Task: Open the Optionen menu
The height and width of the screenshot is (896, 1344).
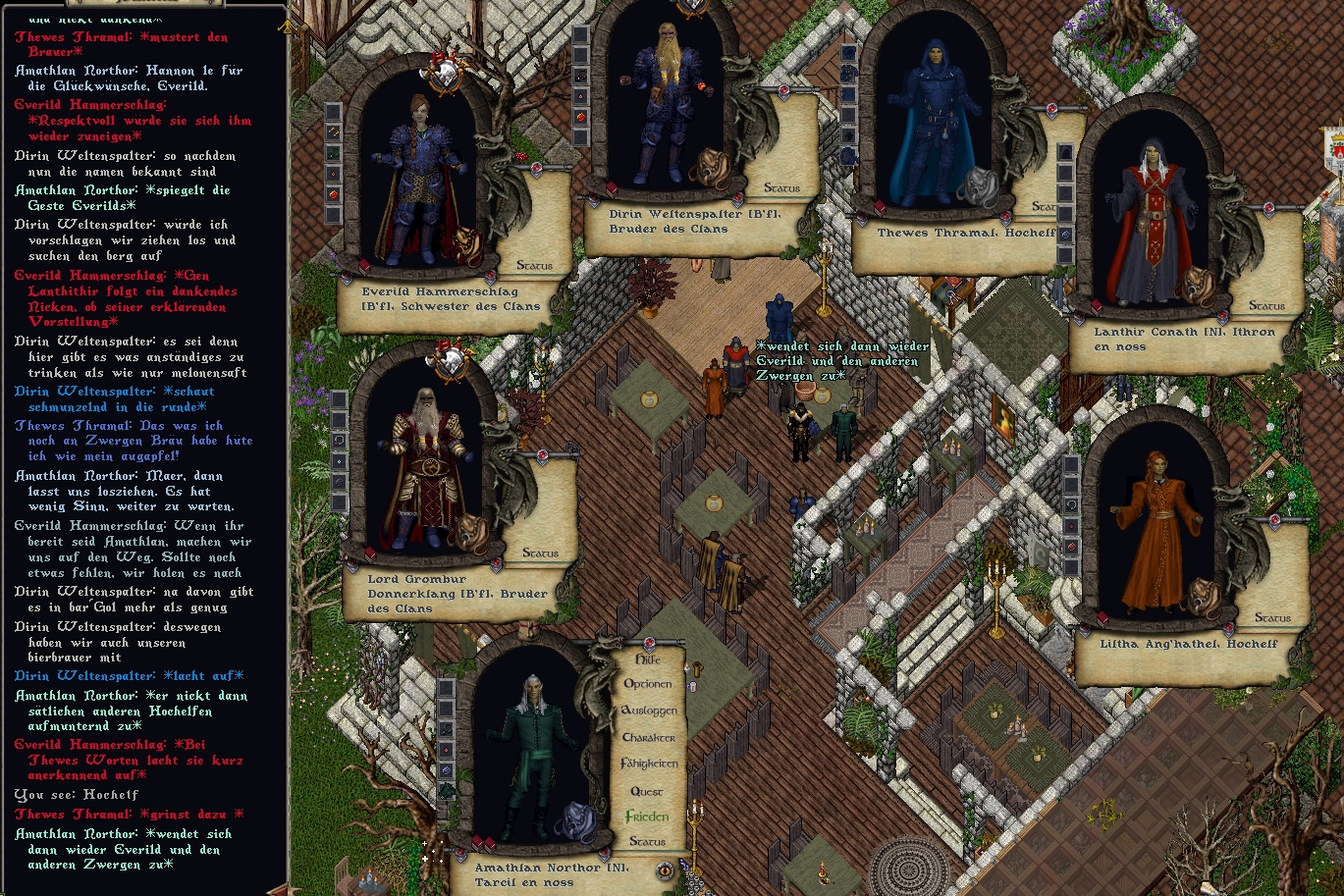Action: point(648,684)
